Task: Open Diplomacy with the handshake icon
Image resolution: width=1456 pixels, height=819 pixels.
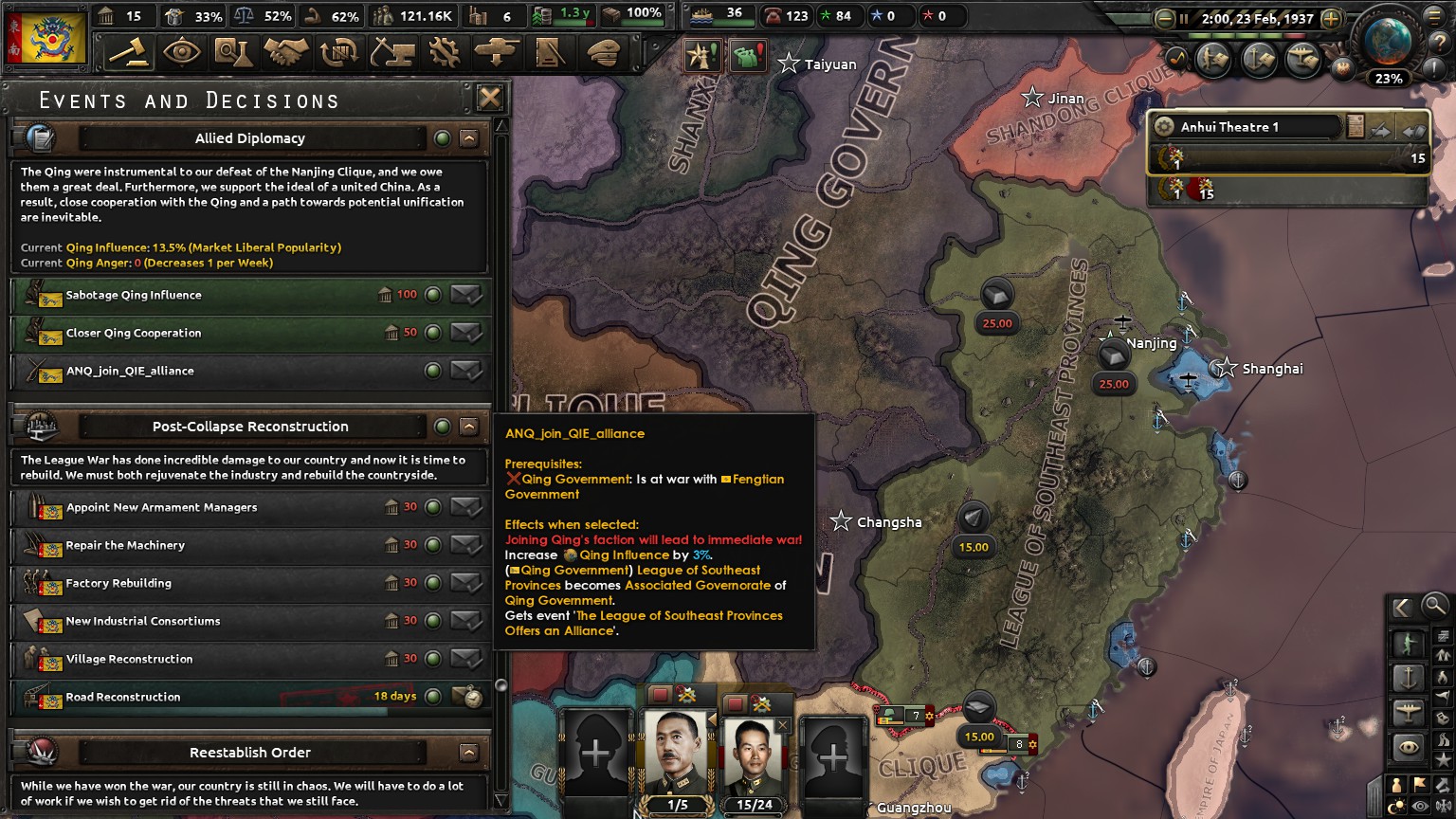Action: [x=285, y=52]
